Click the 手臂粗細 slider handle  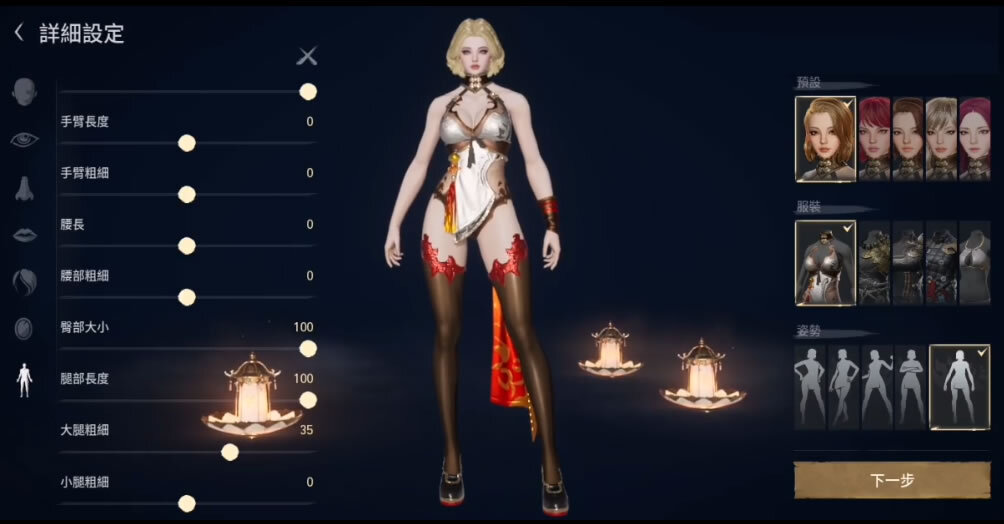point(186,194)
